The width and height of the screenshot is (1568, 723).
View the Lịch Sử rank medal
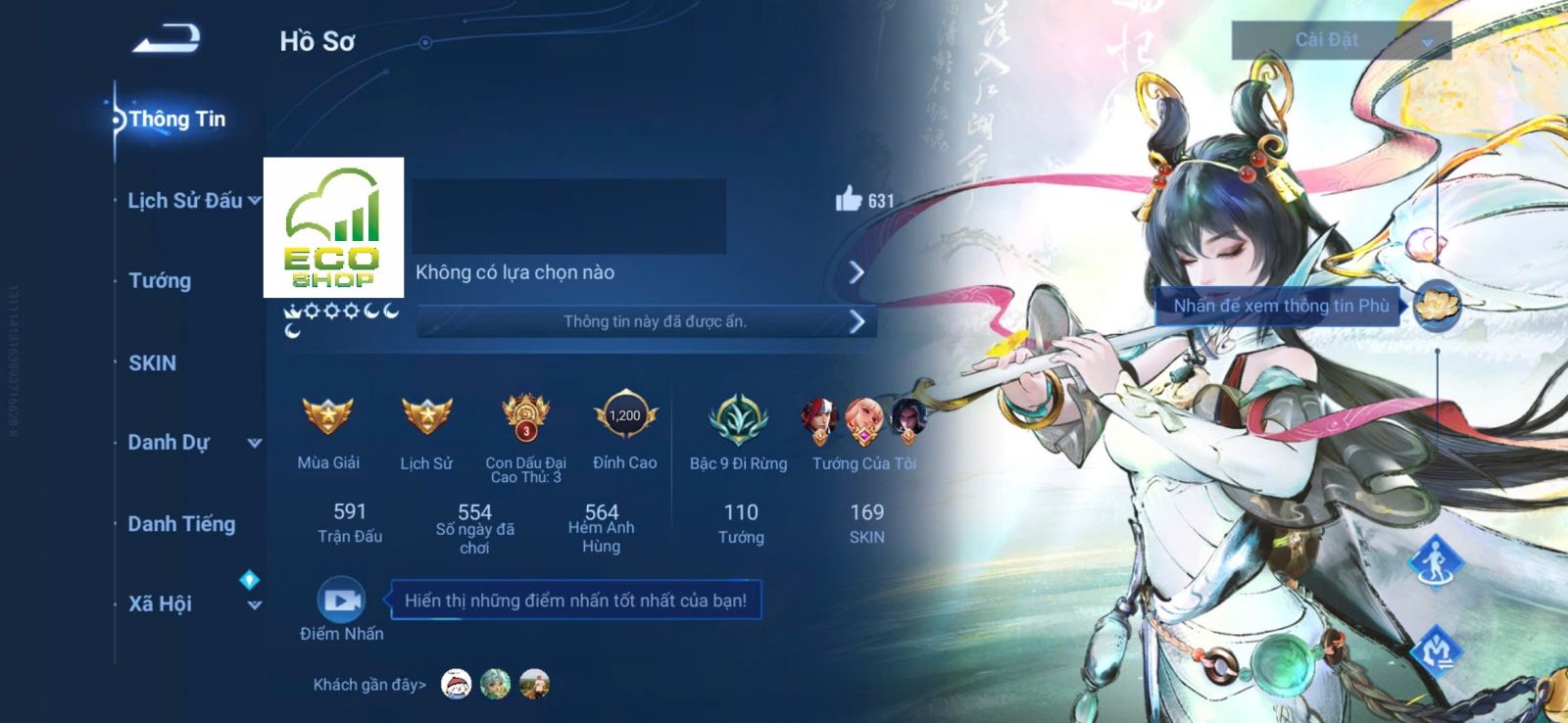426,417
